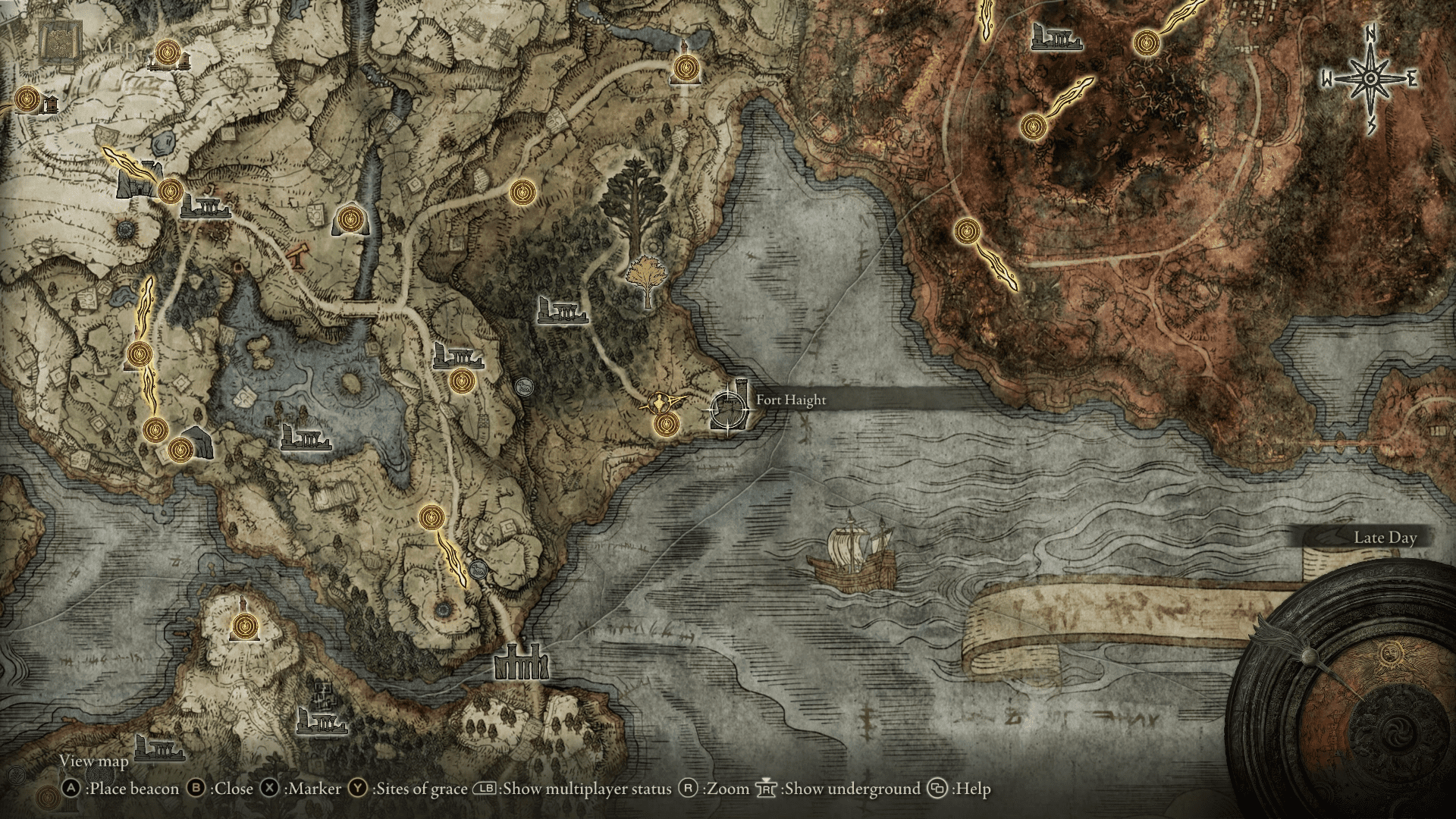
Task: Select the grace beneath the tall dark tree's ruins
Action: [460, 381]
